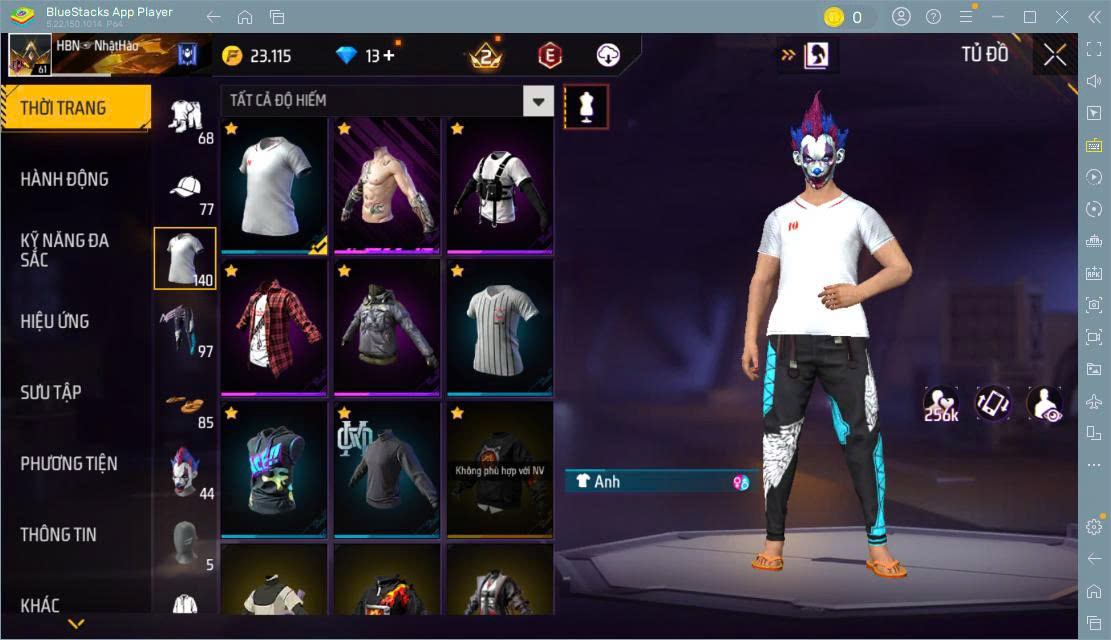This screenshot has height=640, width=1111.
Task: Choose the red plaid flannel shirt
Action: (x=274, y=327)
